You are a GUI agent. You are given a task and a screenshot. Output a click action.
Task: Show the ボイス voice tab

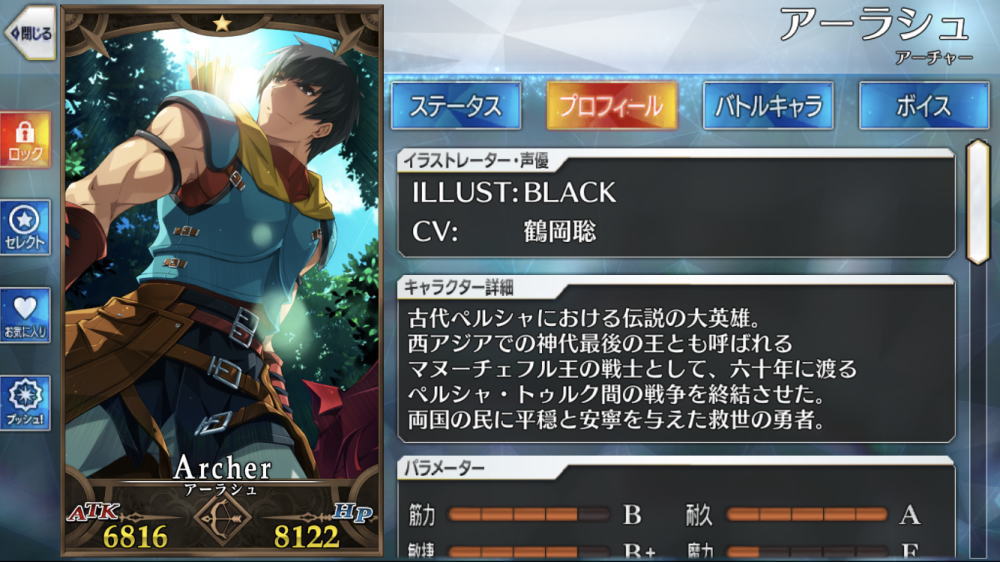pyautogui.click(x=923, y=106)
